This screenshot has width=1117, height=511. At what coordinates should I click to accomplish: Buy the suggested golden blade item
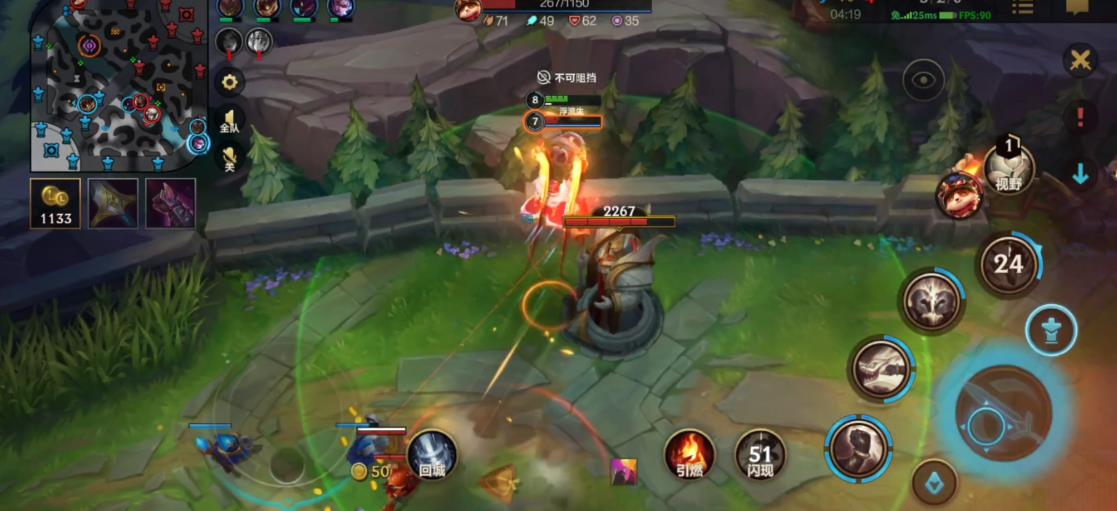click(x=113, y=203)
